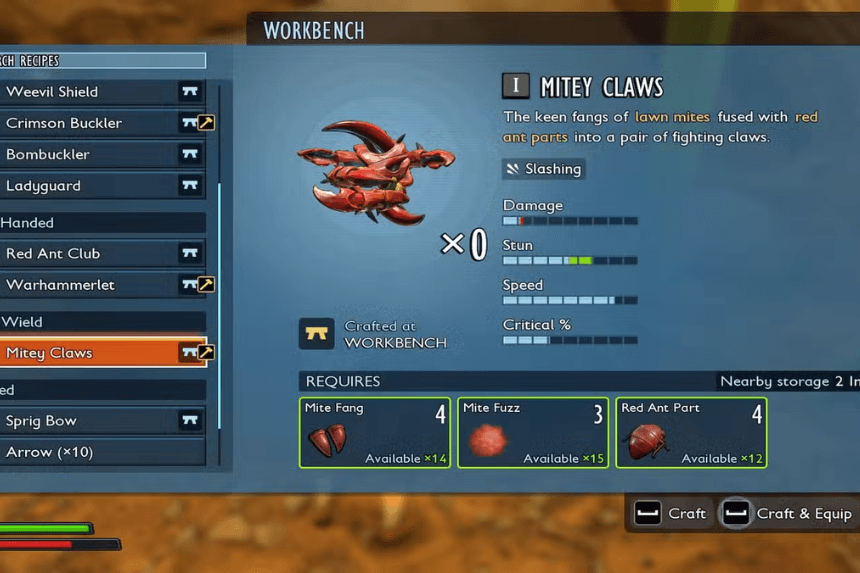
Task: Choose the Warhammerlet recipe
Action: click(x=100, y=285)
